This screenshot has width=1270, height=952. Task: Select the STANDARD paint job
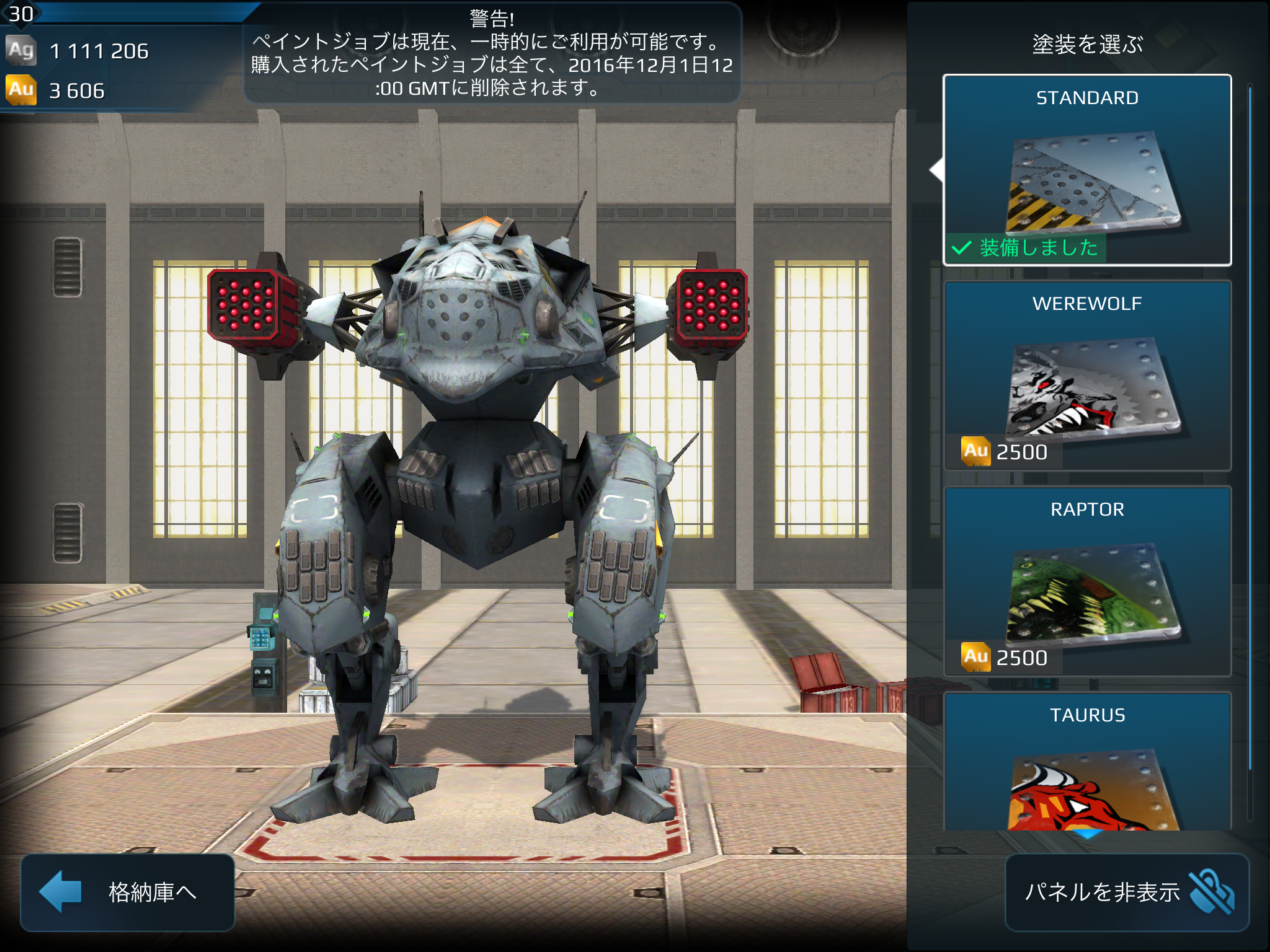pos(1087,170)
